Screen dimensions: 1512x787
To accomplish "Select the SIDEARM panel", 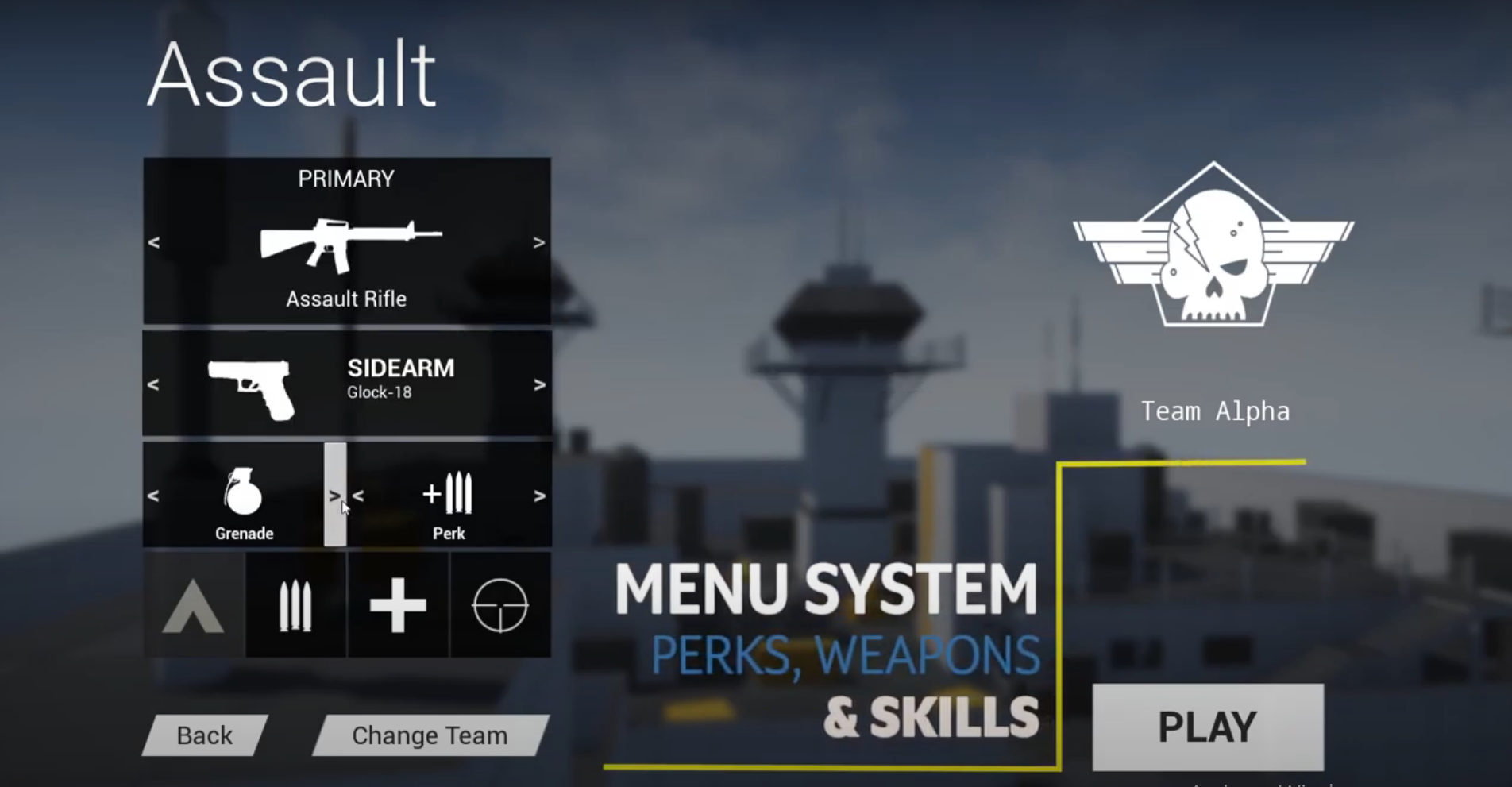I will point(347,383).
